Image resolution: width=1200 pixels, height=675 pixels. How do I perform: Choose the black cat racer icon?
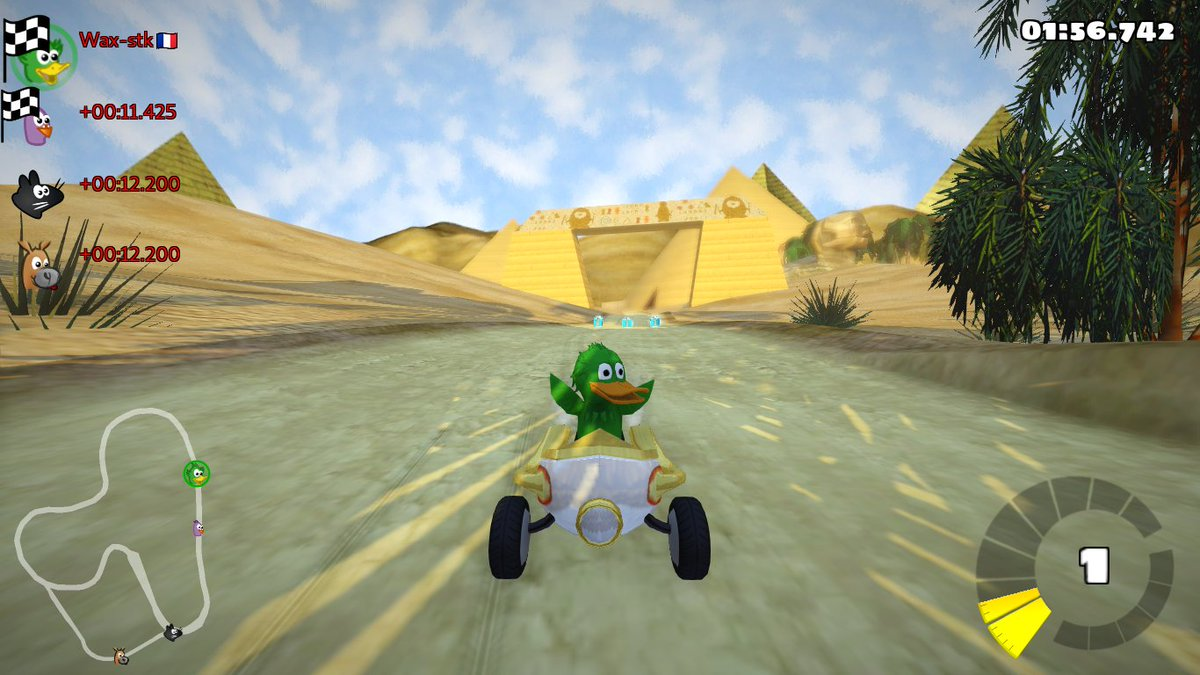point(37,194)
